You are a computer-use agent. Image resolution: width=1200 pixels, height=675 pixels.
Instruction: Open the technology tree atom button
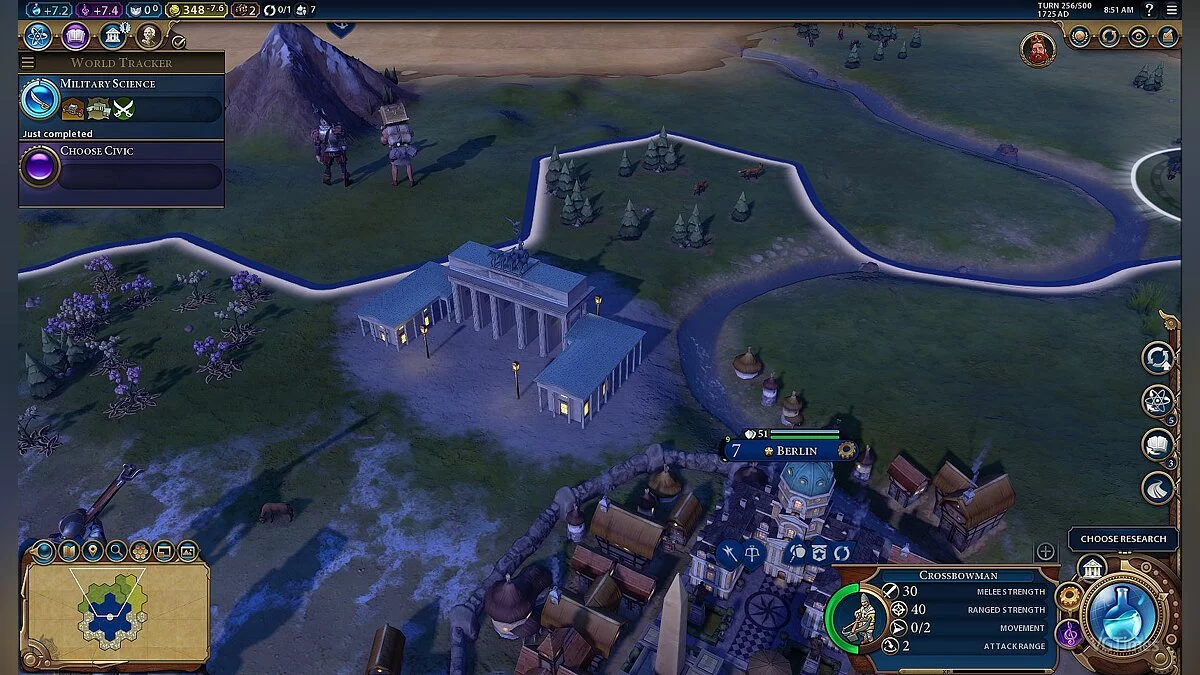[x=38, y=37]
